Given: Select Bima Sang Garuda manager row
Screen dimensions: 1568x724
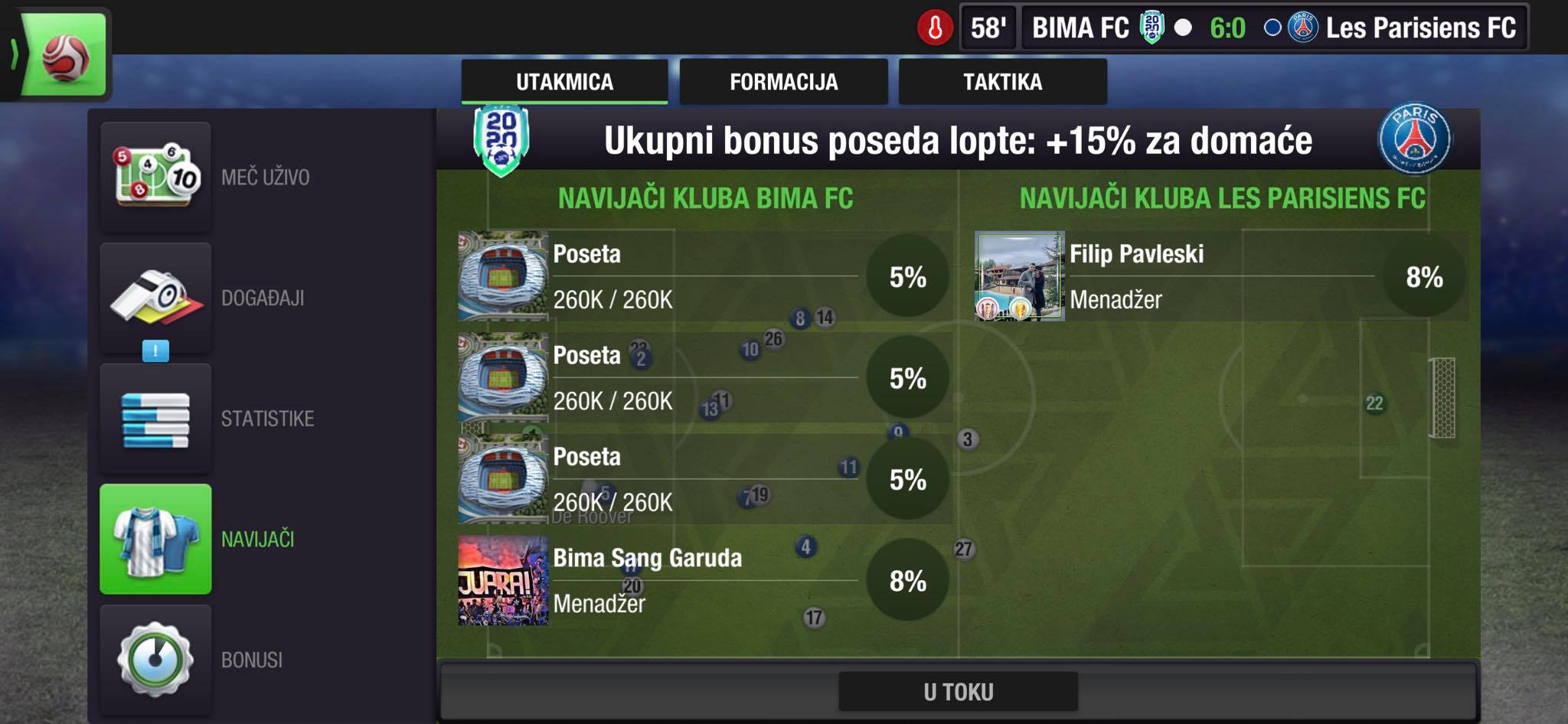Looking at the screenshot, I should coord(704,580).
